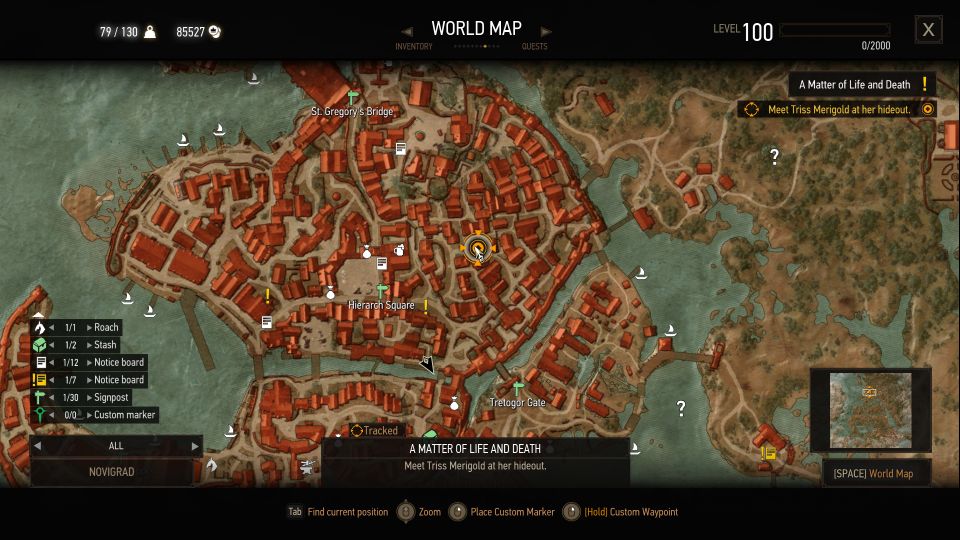This screenshot has height=540, width=960.
Task: Select the A Matter of Life and Death quest
Action: click(x=862, y=85)
